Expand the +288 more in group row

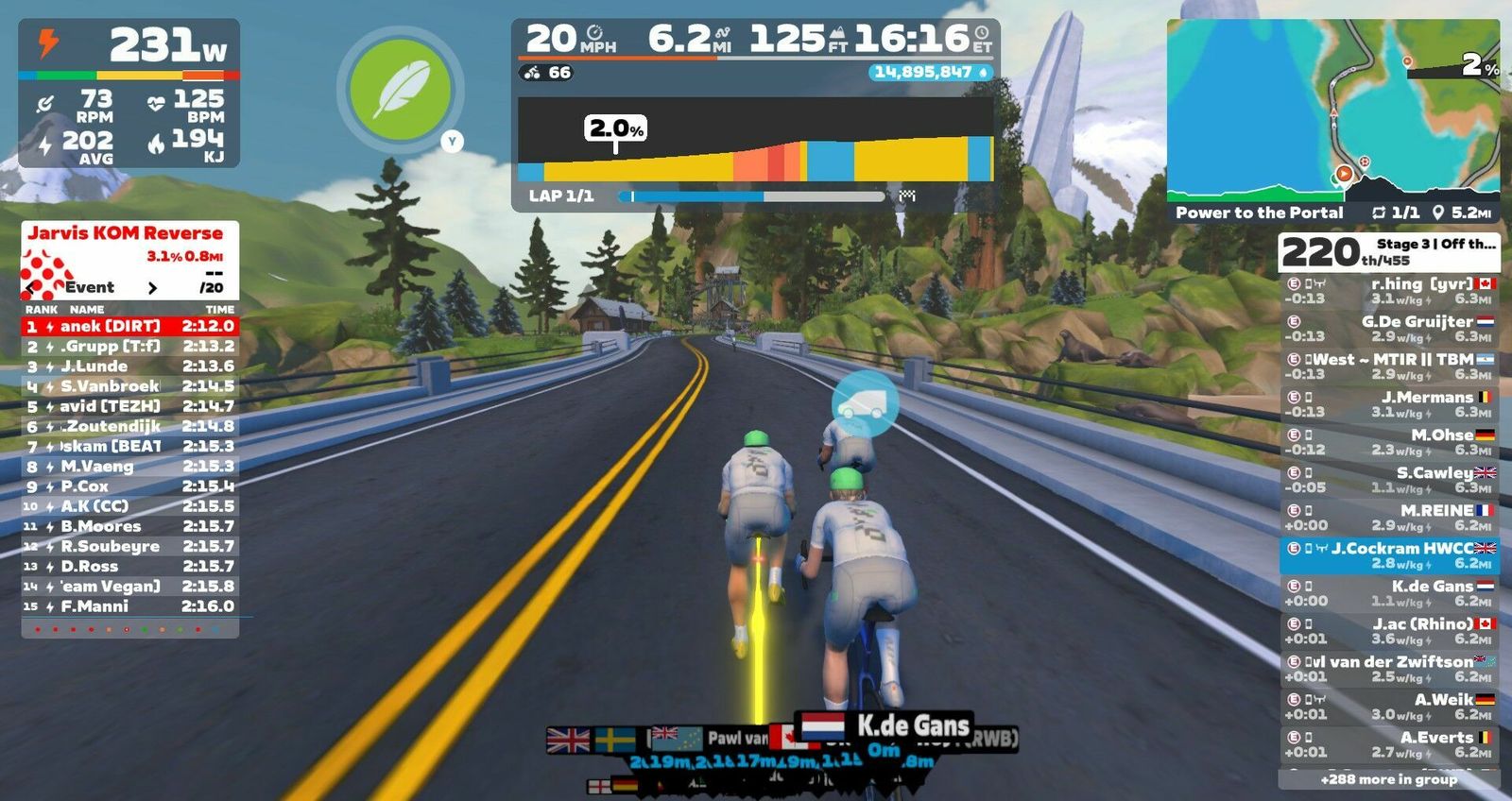click(1388, 779)
